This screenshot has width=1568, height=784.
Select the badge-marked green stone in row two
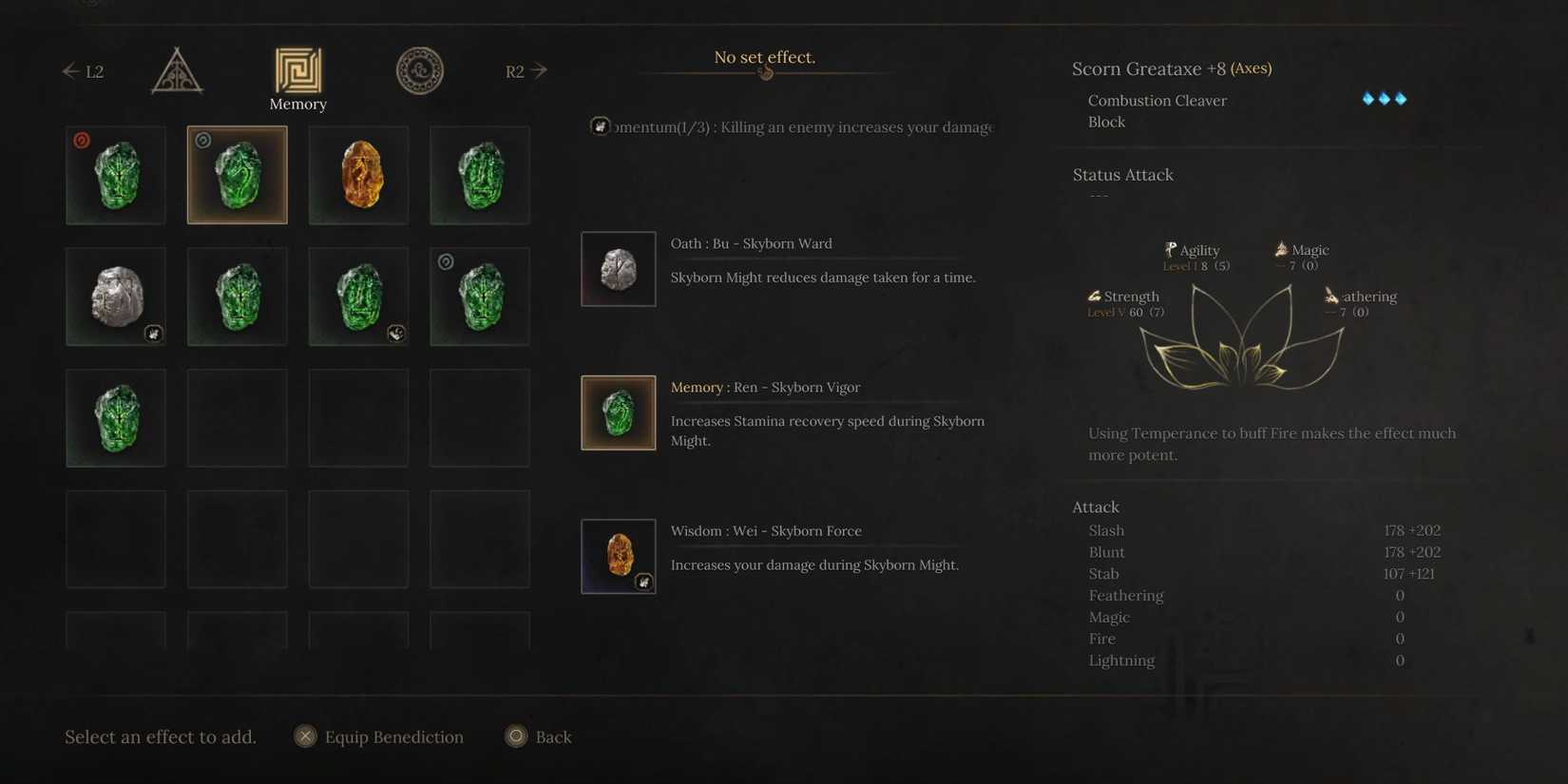(358, 296)
